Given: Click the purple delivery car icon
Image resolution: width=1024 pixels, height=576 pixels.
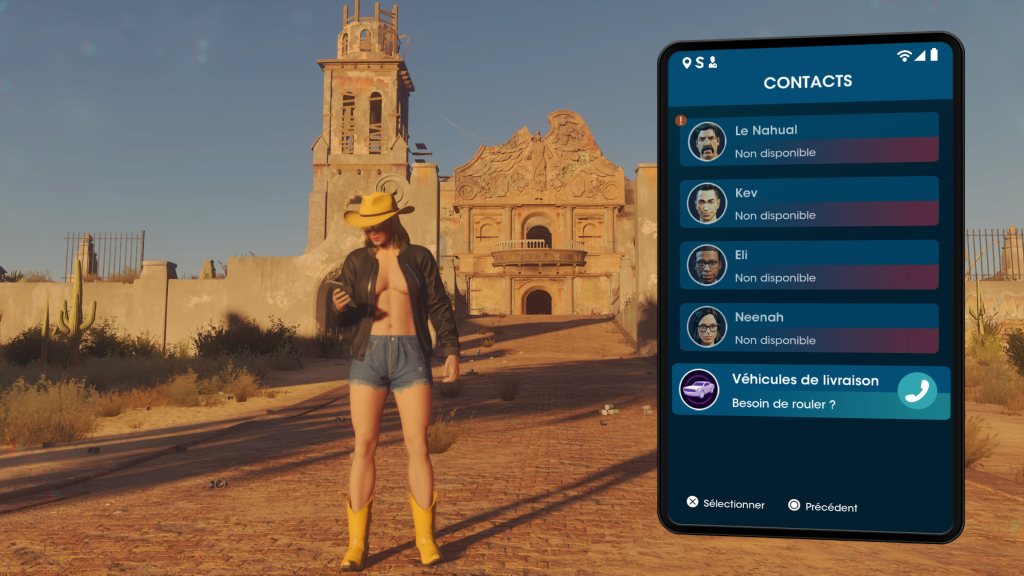Looking at the screenshot, I should click(699, 389).
